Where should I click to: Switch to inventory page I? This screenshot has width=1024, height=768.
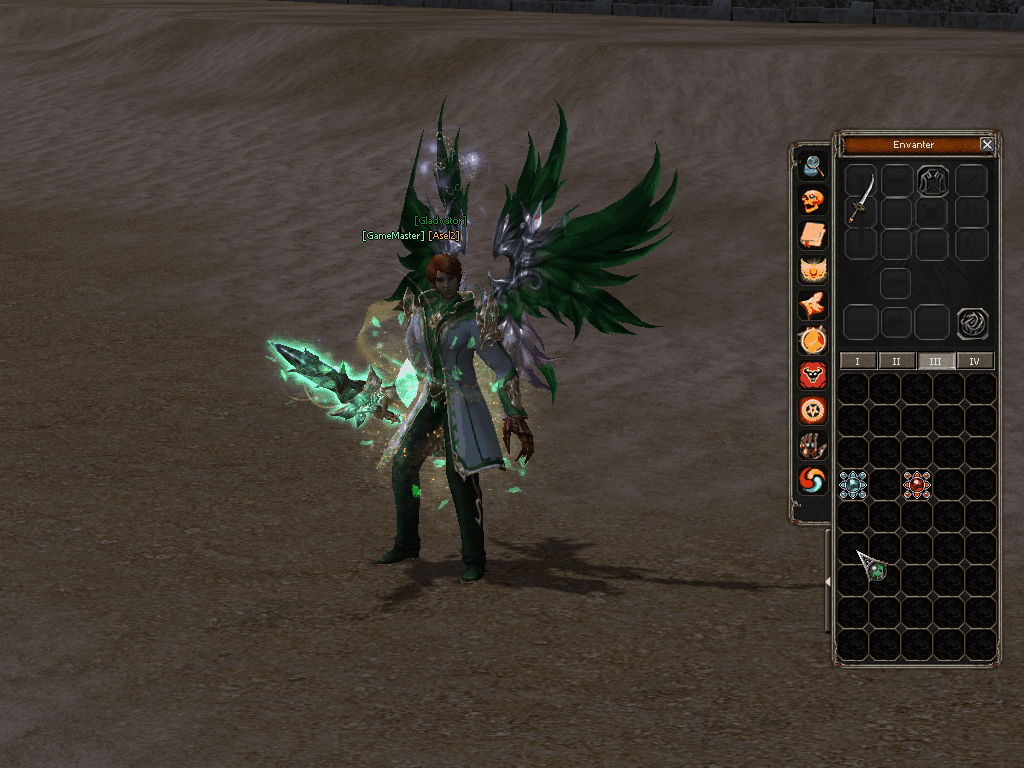point(857,361)
